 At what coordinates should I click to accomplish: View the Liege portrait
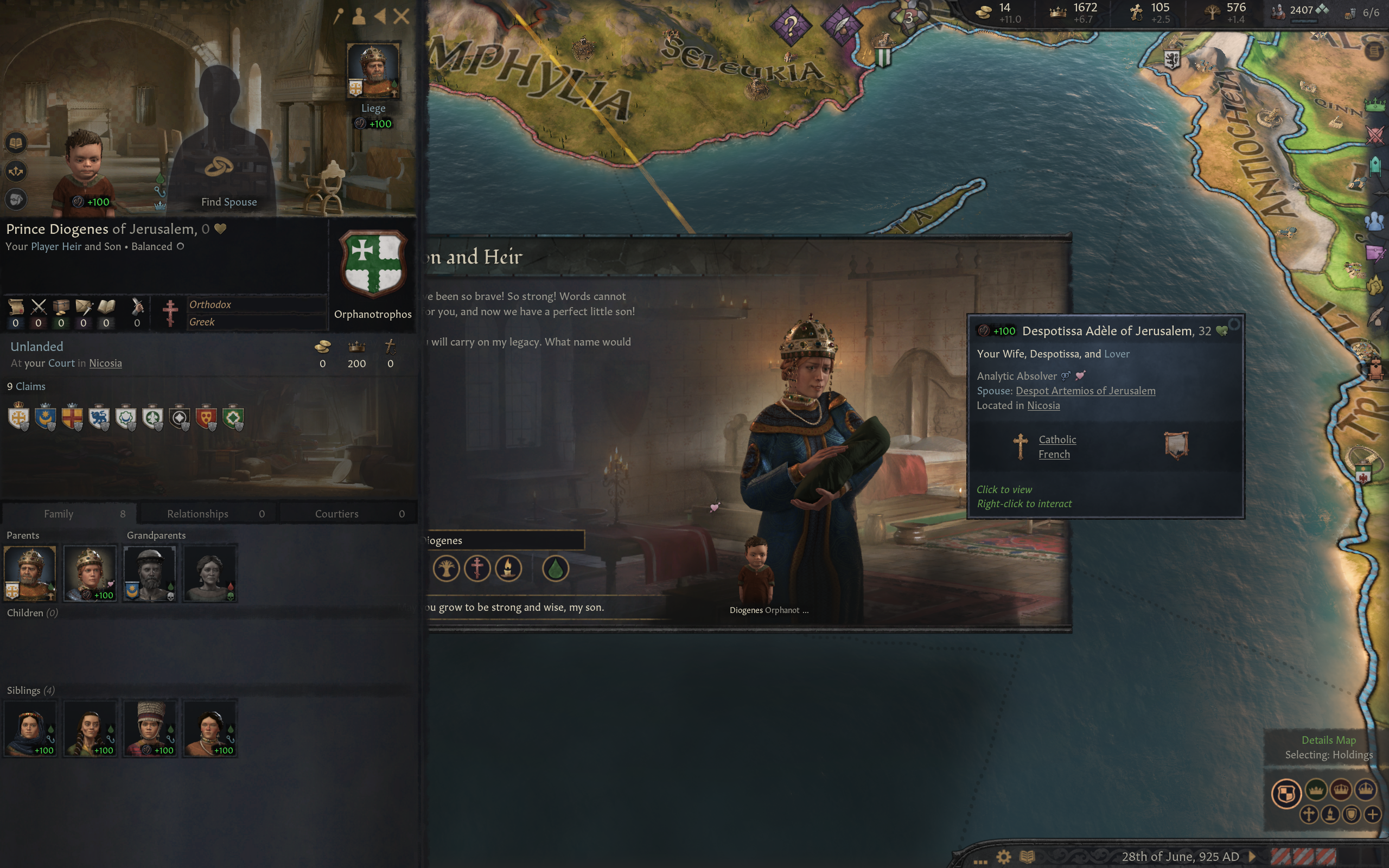click(x=373, y=70)
